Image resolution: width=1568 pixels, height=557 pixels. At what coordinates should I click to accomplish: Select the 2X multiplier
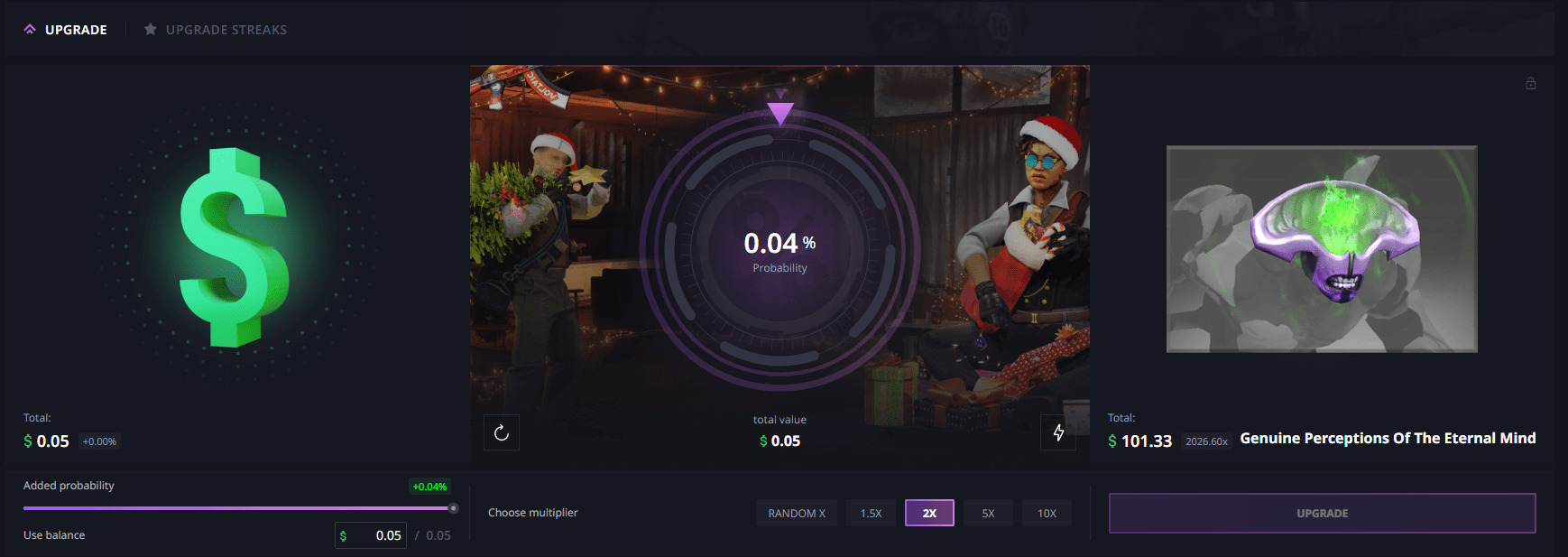coord(929,513)
